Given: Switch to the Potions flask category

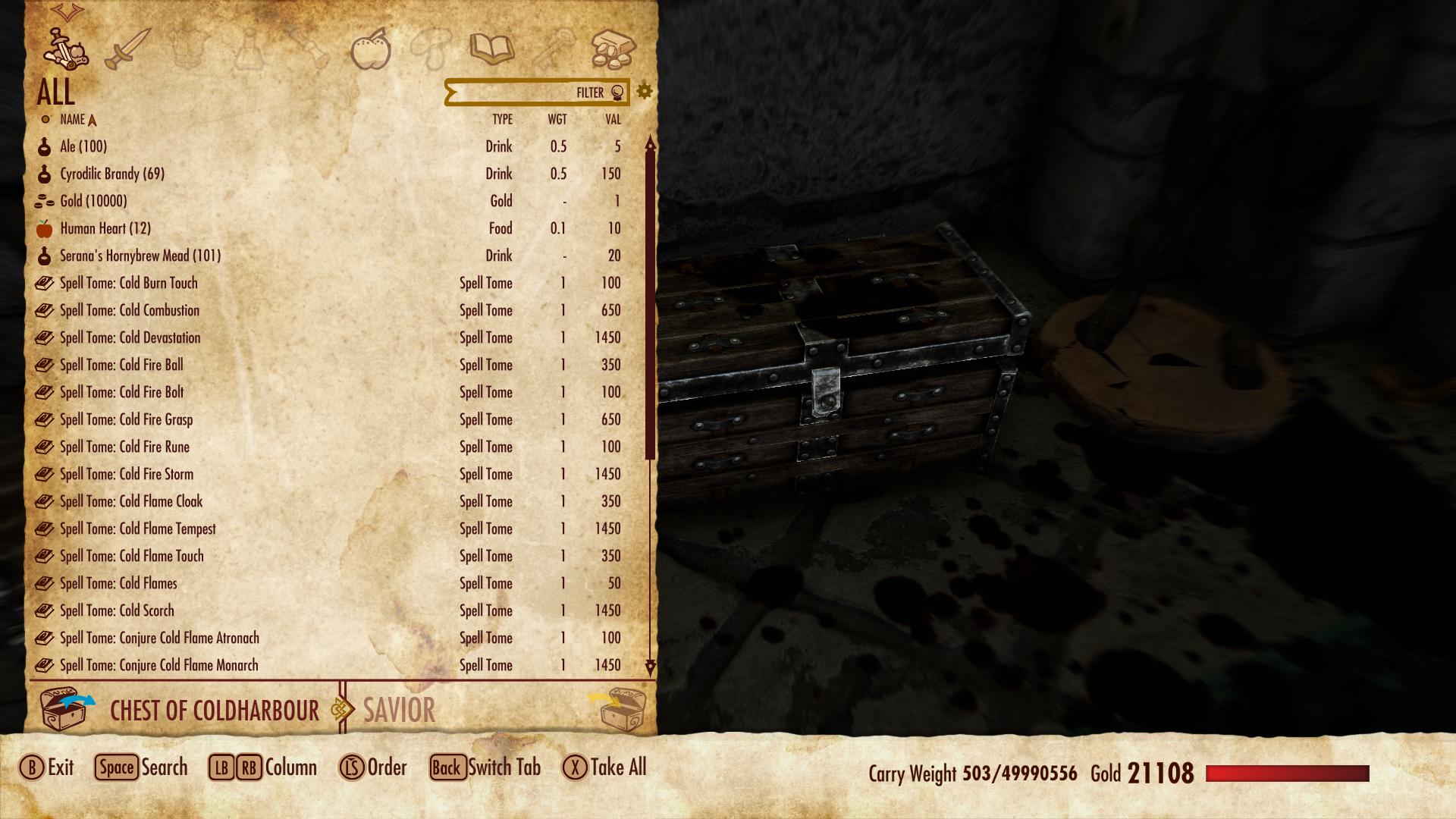Looking at the screenshot, I should tap(249, 47).
